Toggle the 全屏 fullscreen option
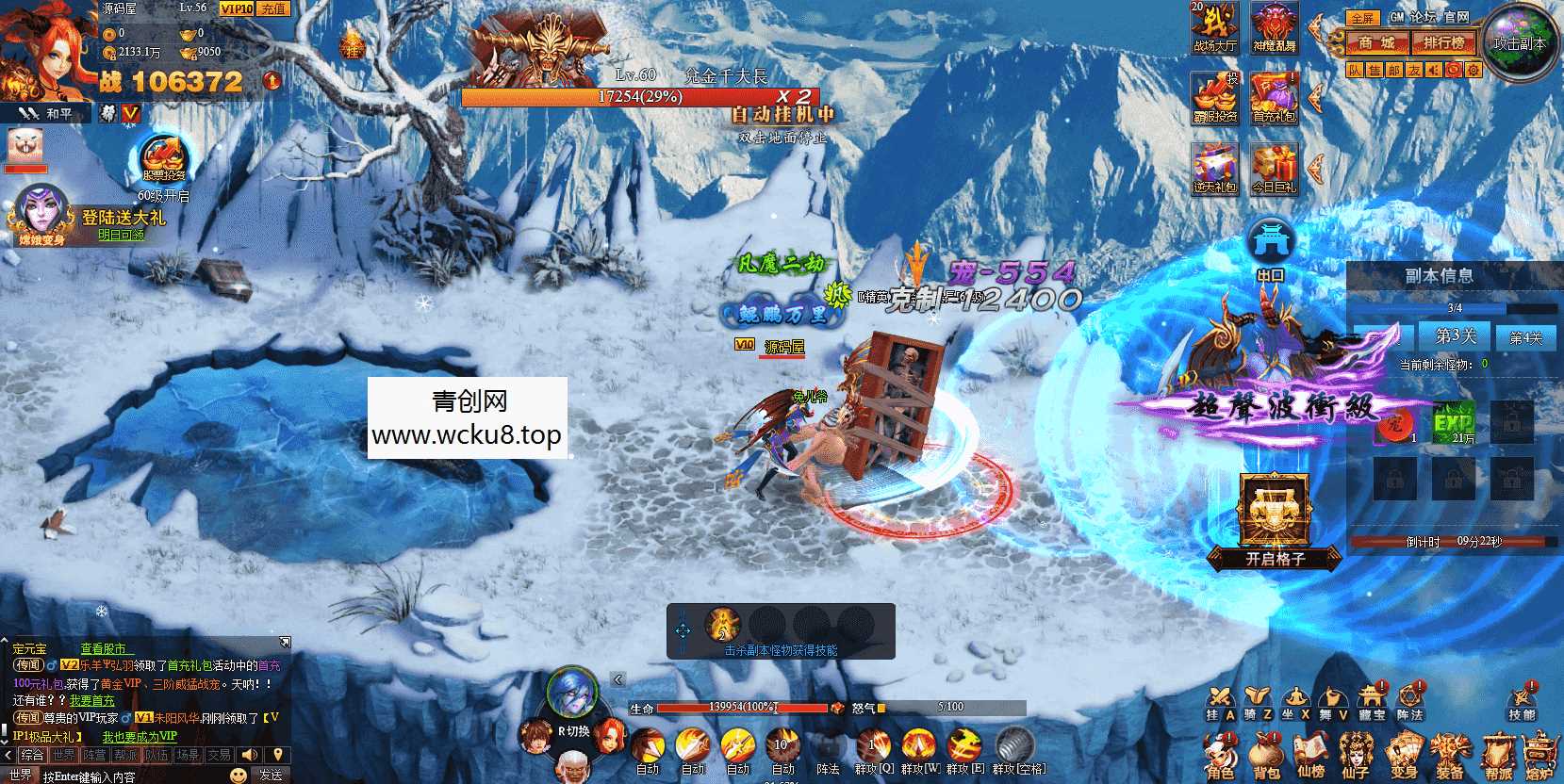The width and height of the screenshot is (1564, 784). point(1363,18)
